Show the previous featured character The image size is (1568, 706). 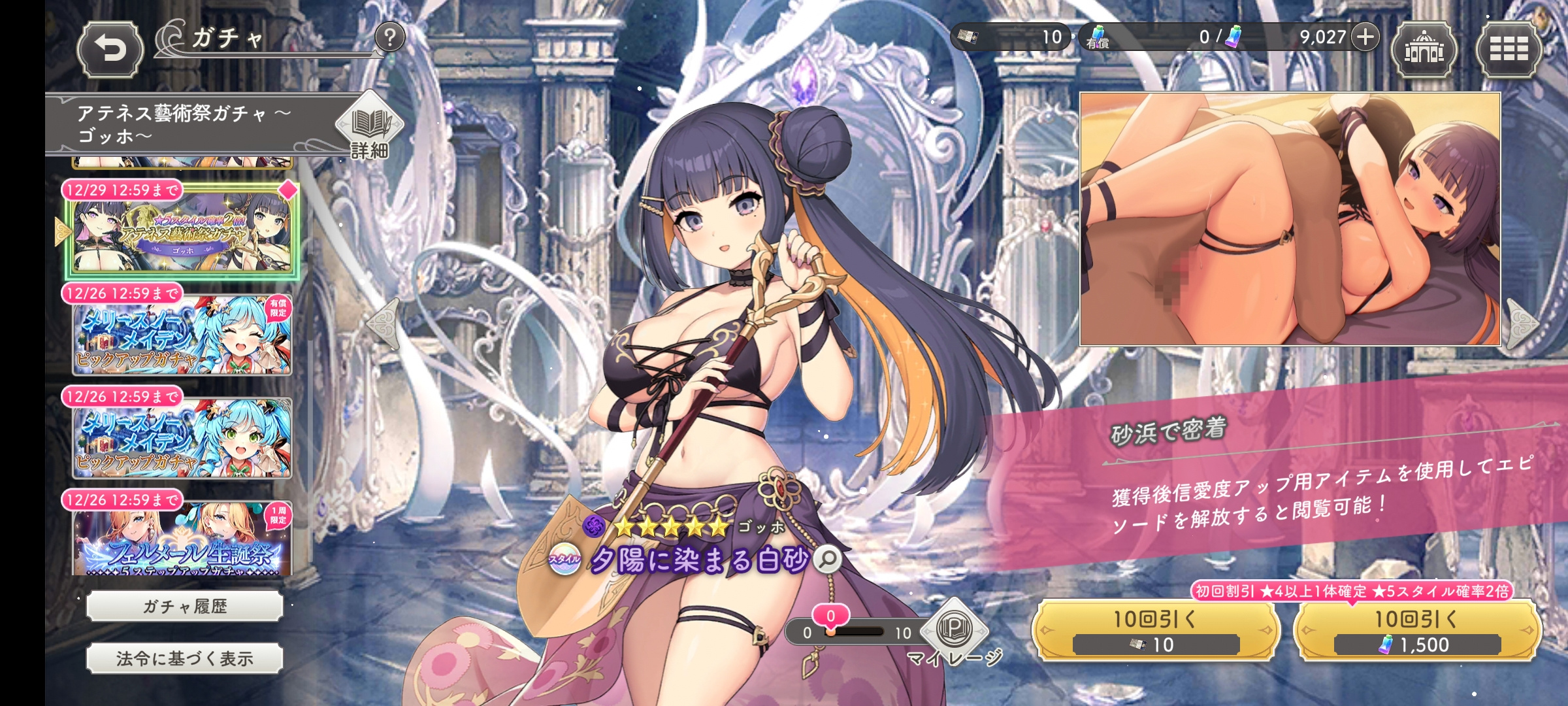point(385,324)
